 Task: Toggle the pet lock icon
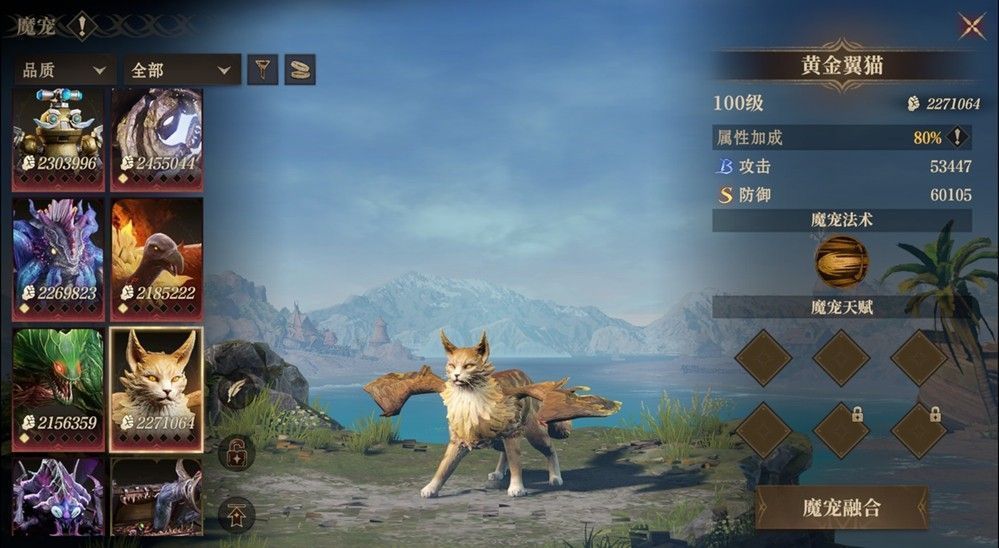coord(236,453)
